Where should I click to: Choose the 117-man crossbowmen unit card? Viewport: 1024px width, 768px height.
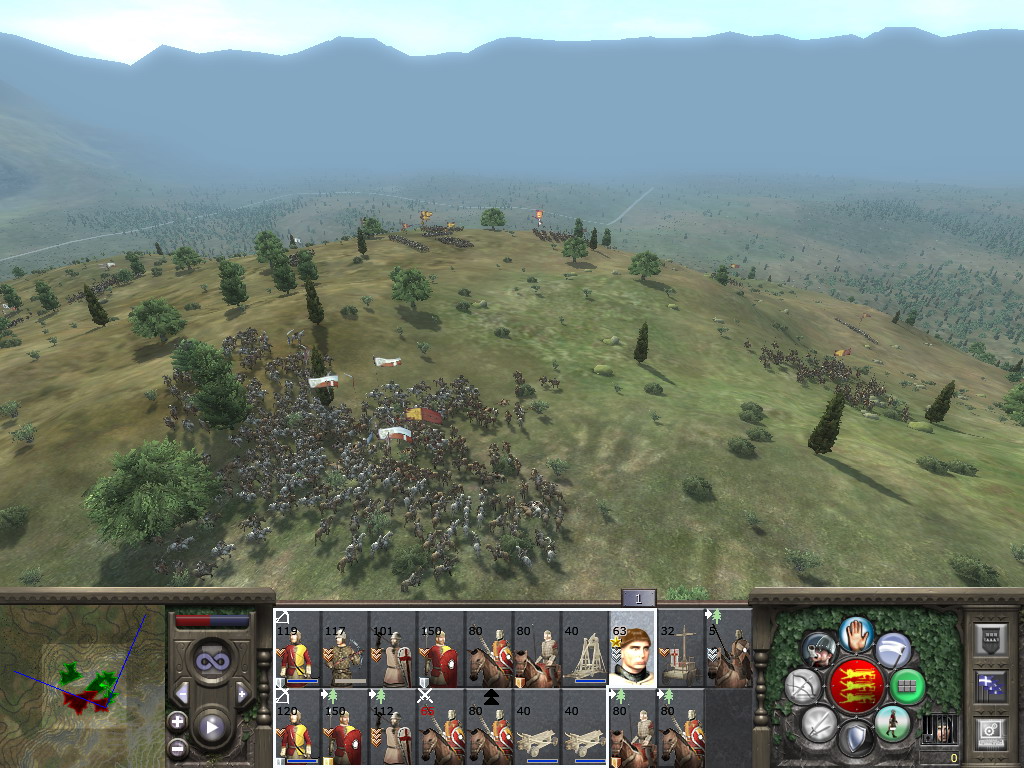(x=345, y=650)
